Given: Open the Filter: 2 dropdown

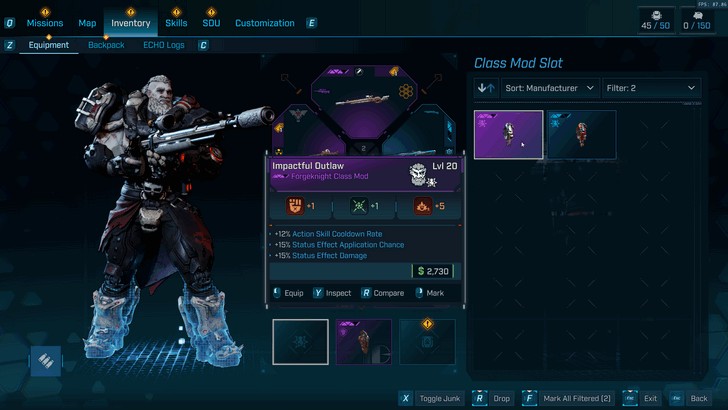Looking at the screenshot, I should point(651,88).
